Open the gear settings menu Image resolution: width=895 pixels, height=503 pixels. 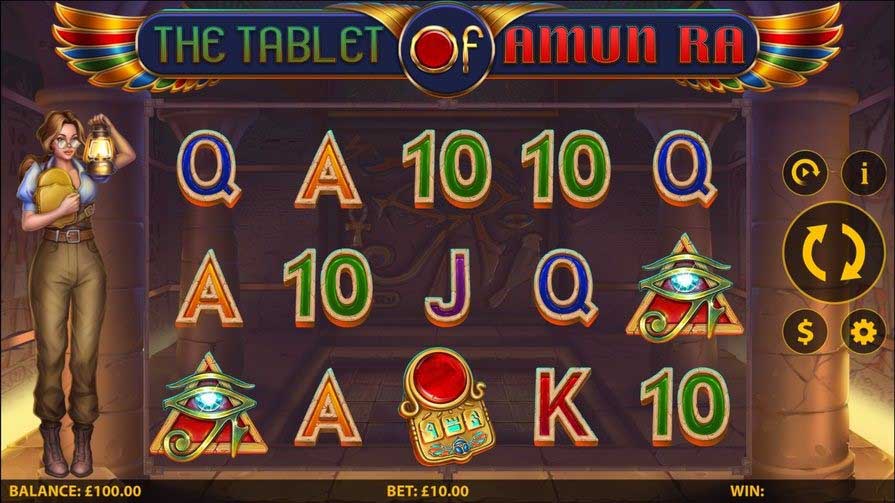pyautogui.click(x=863, y=330)
